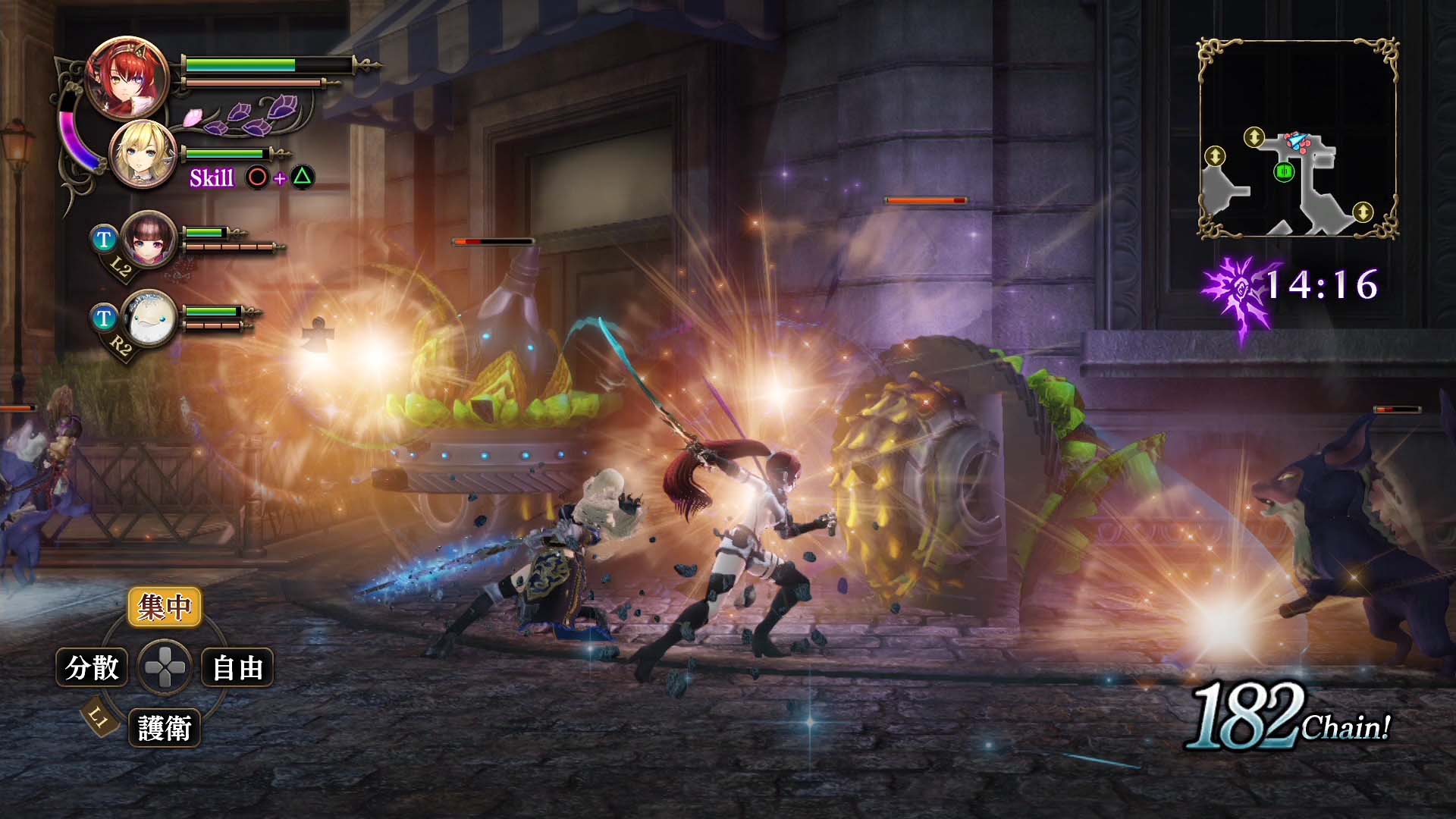The width and height of the screenshot is (1456, 819).
Task: Switch to the 自由 formation command
Action: (237, 668)
